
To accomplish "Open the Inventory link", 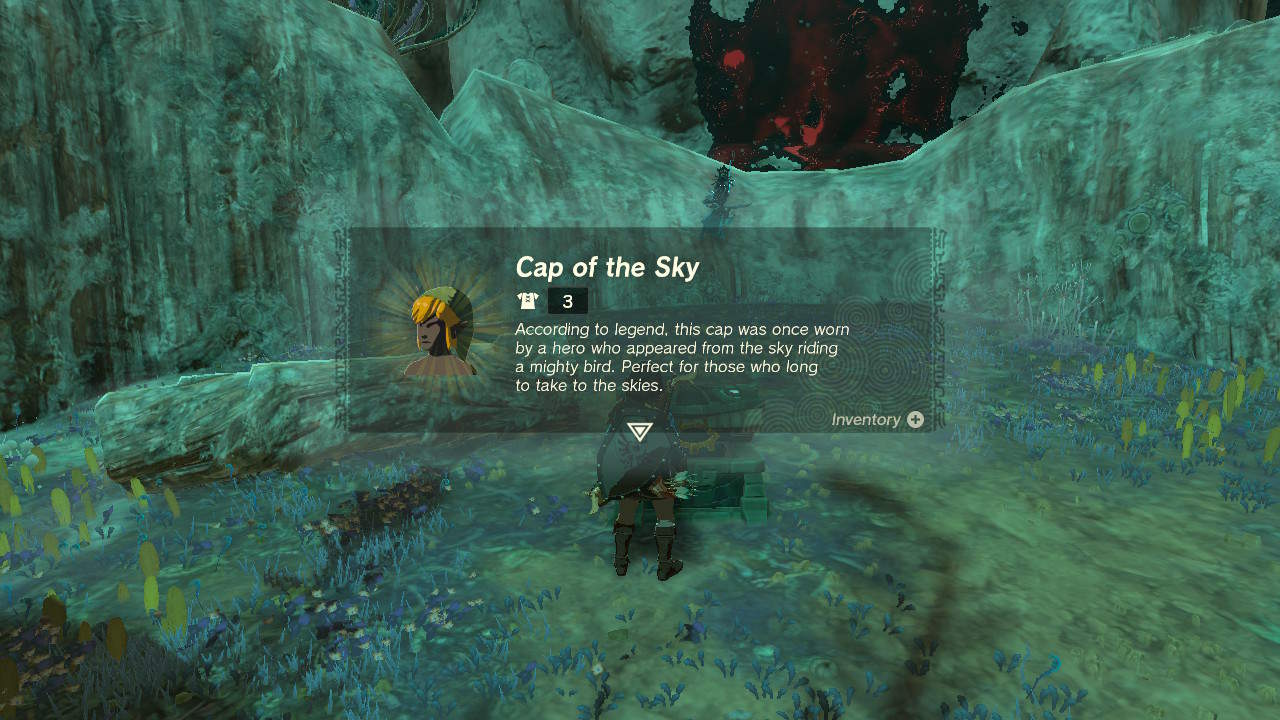I will point(866,420).
